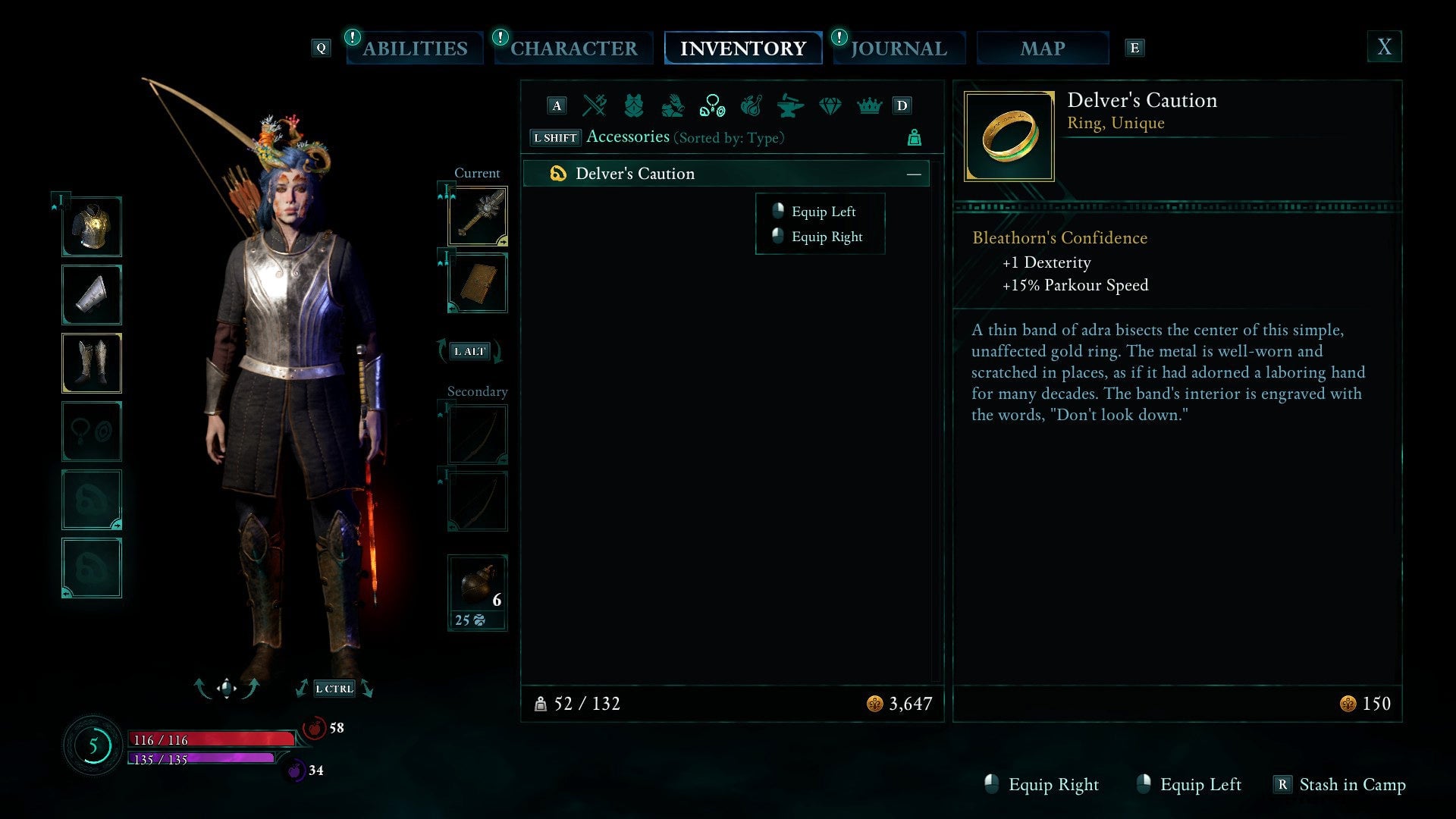Screen dimensions: 1456x819
Task: Select the gloves and hand gear category
Action: pos(673,106)
